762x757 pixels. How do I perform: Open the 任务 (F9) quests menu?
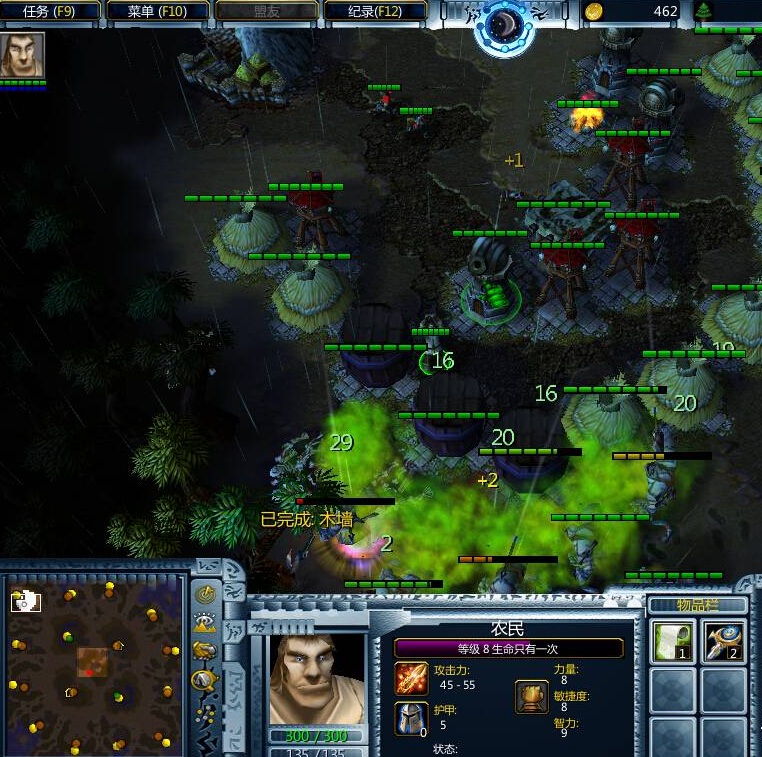pyautogui.click(x=51, y=12)
